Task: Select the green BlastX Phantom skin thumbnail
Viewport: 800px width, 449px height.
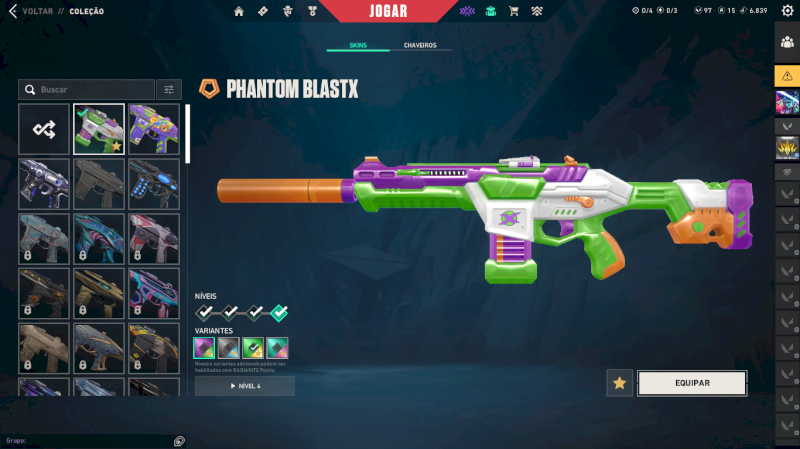Action: coord(99,129)
